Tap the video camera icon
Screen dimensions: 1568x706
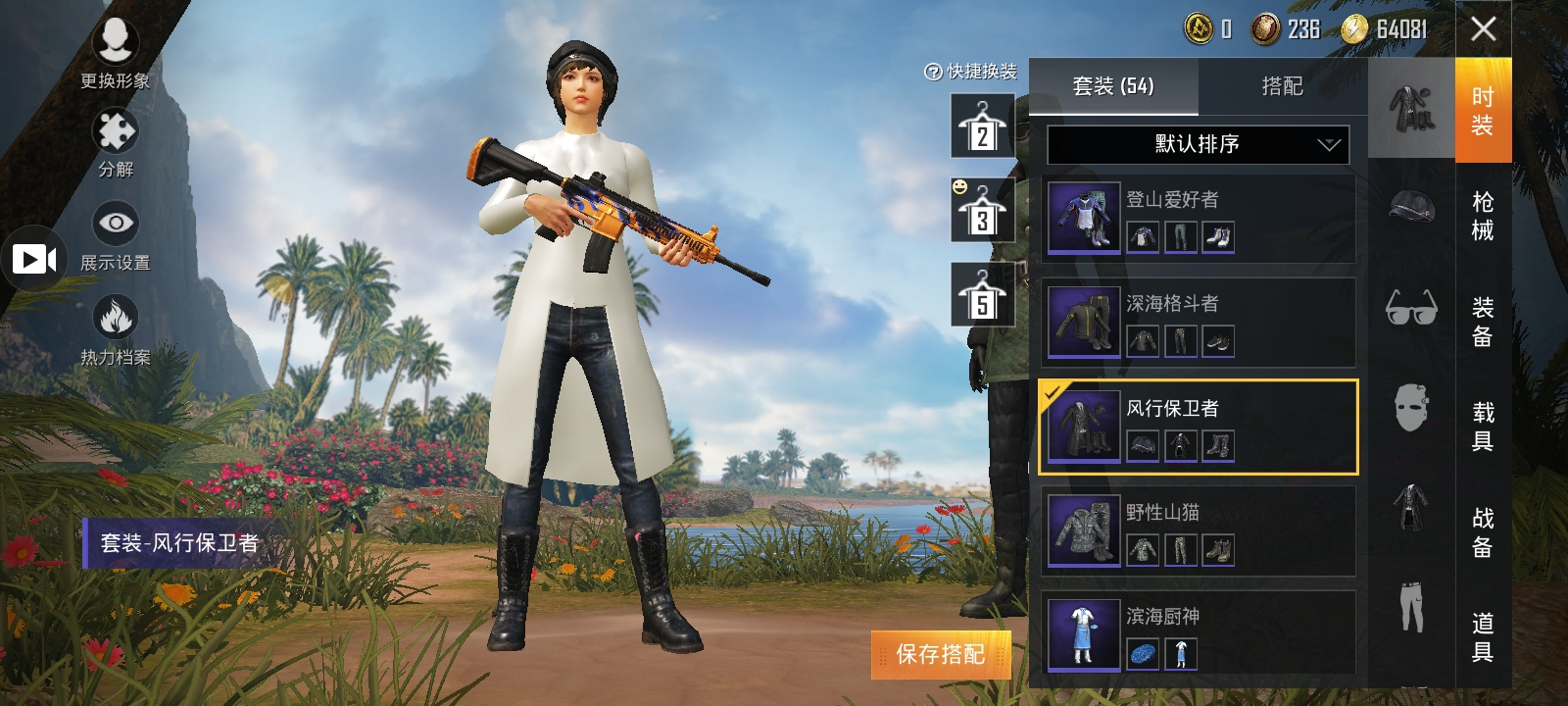33,259
